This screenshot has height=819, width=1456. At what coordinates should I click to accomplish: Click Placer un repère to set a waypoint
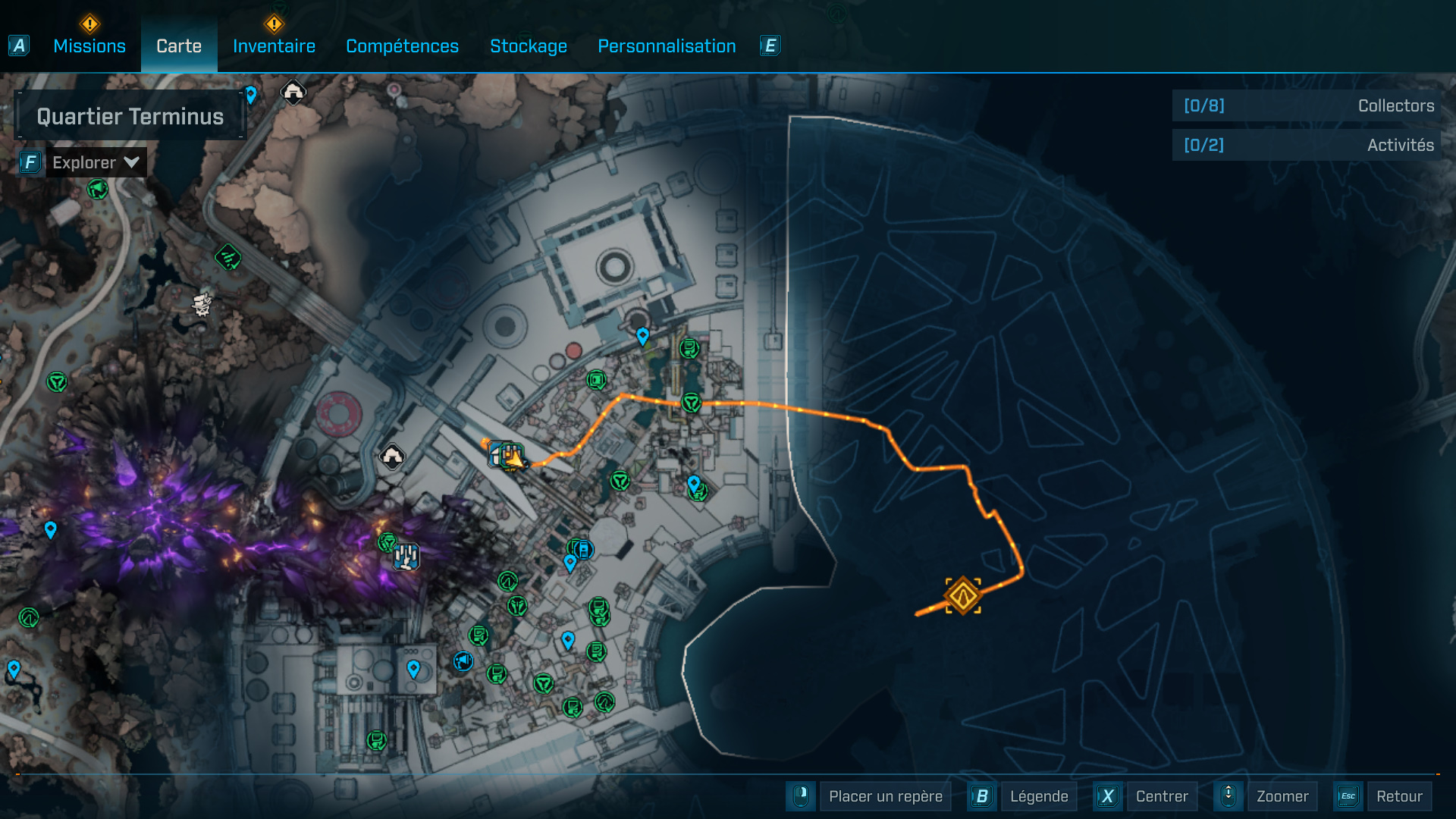(885, 796)
